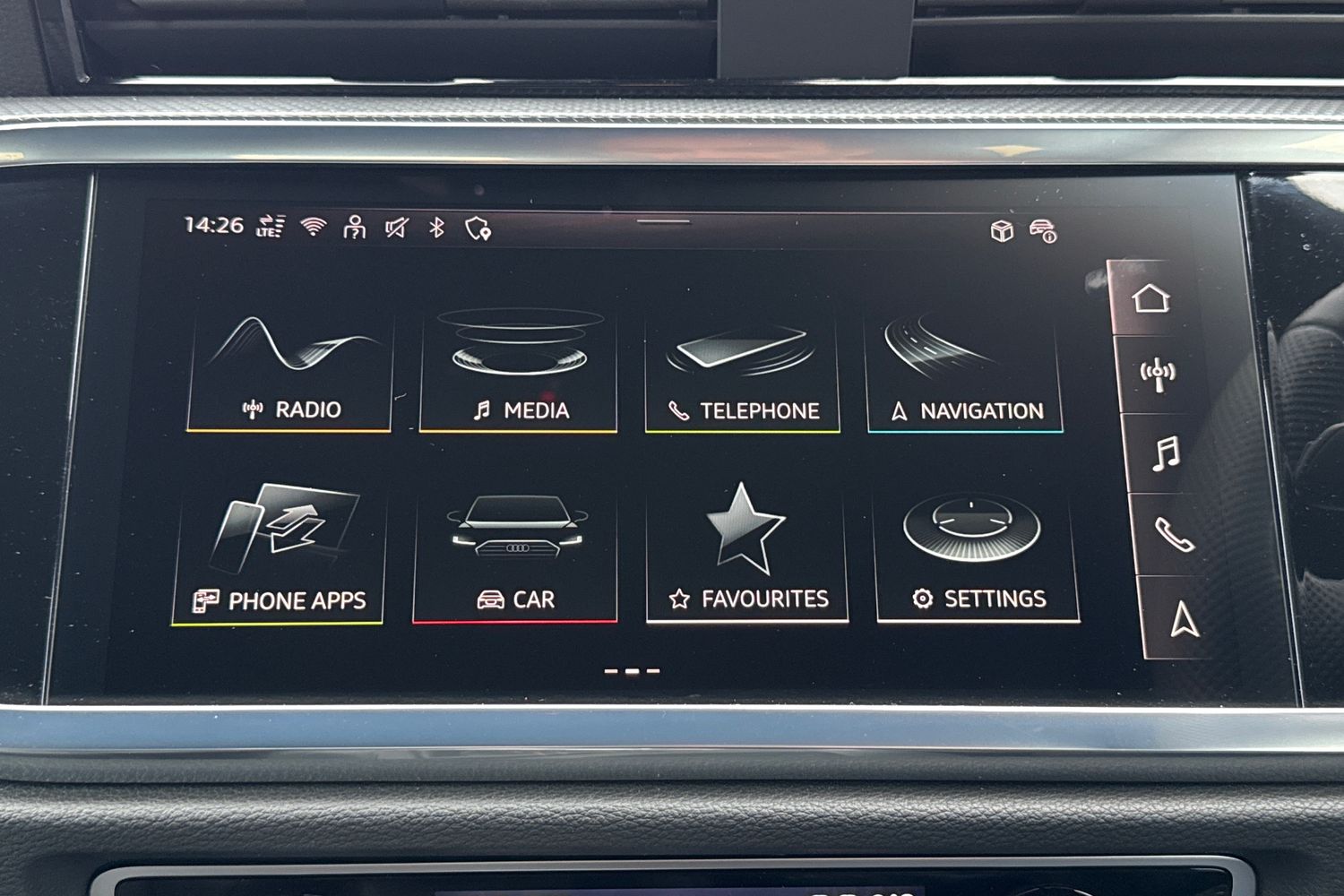The height and width of the screenshot is (896, 1344).
Task: Tap the home icon in the sidebar
Action: [1150, 298]
